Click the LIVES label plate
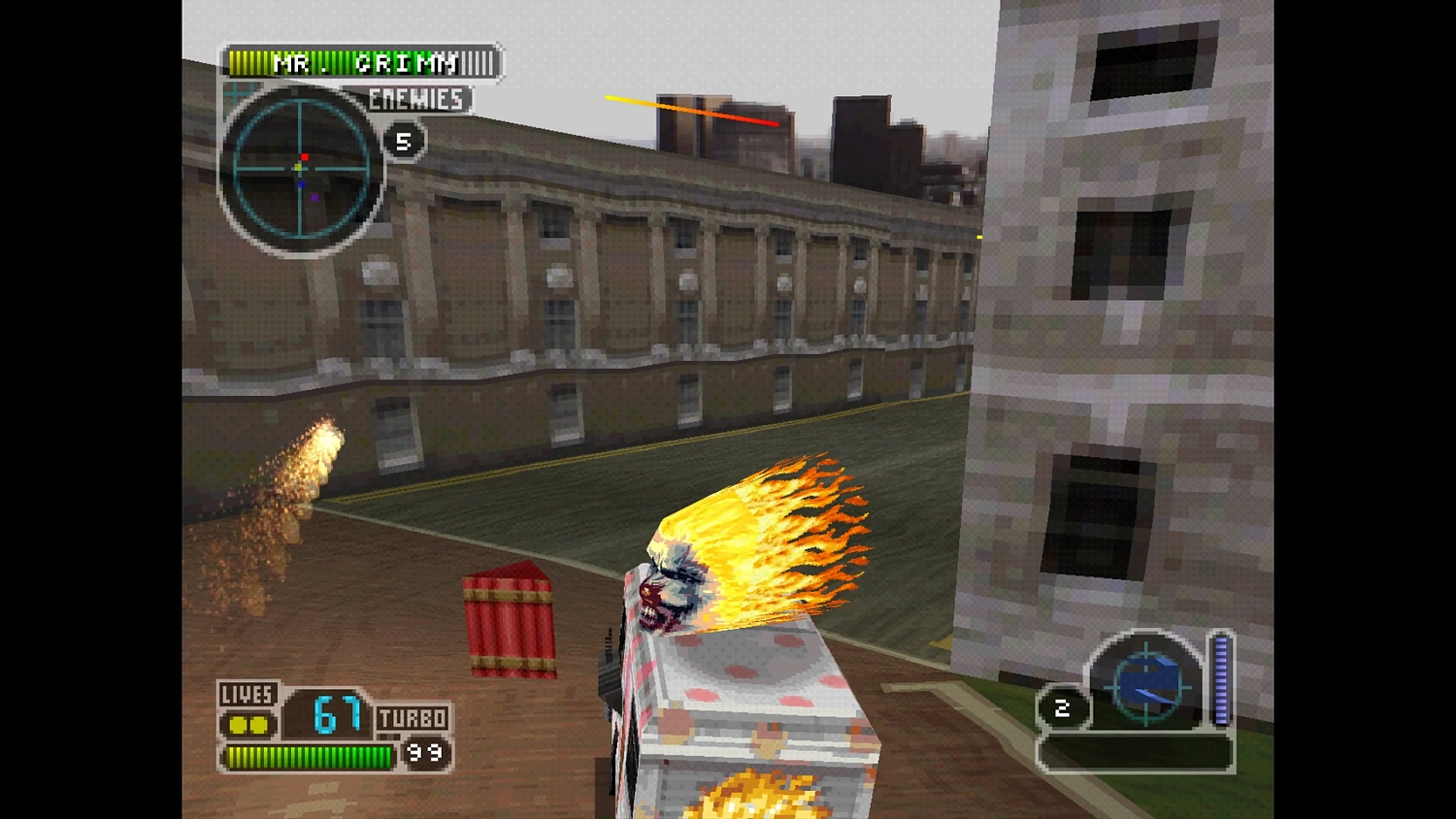1456x819 pixels. click(249, 695)
